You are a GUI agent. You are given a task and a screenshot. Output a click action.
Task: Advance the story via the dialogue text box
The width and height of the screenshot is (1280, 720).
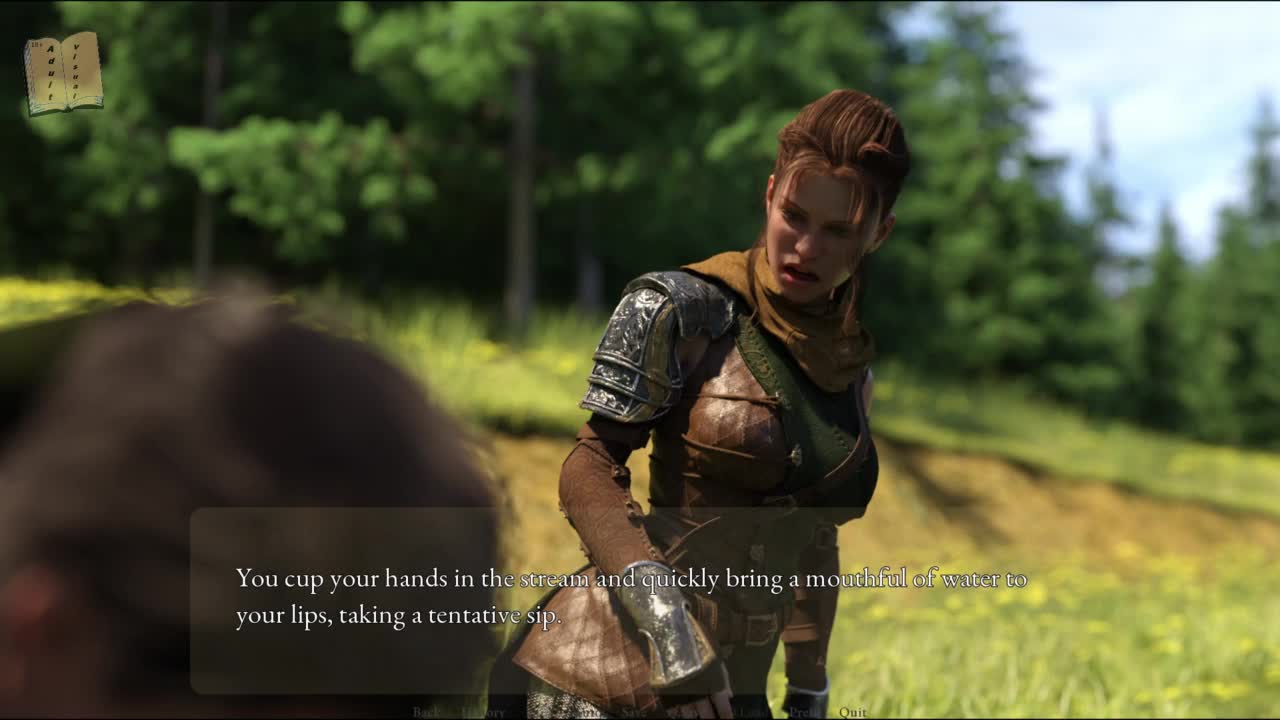pyautogui.click(x=630, y=598)
